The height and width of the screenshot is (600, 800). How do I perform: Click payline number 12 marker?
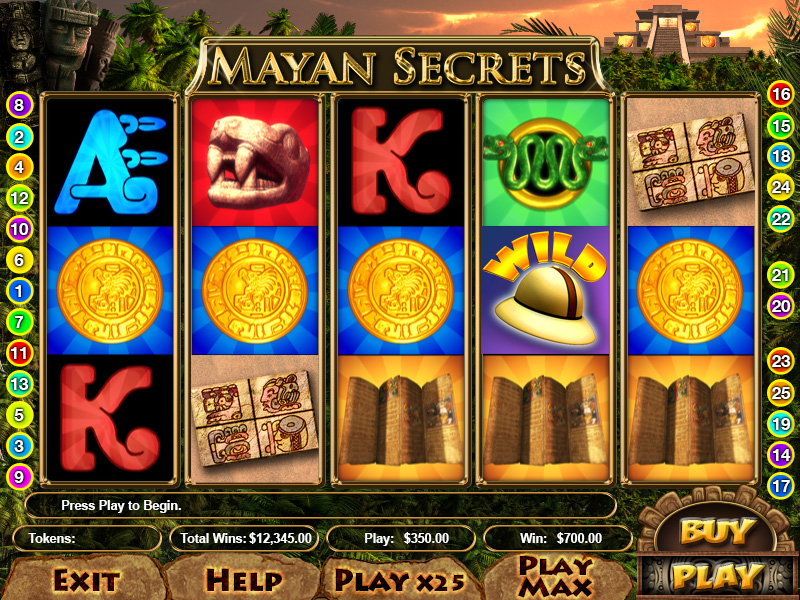[19, 197]
